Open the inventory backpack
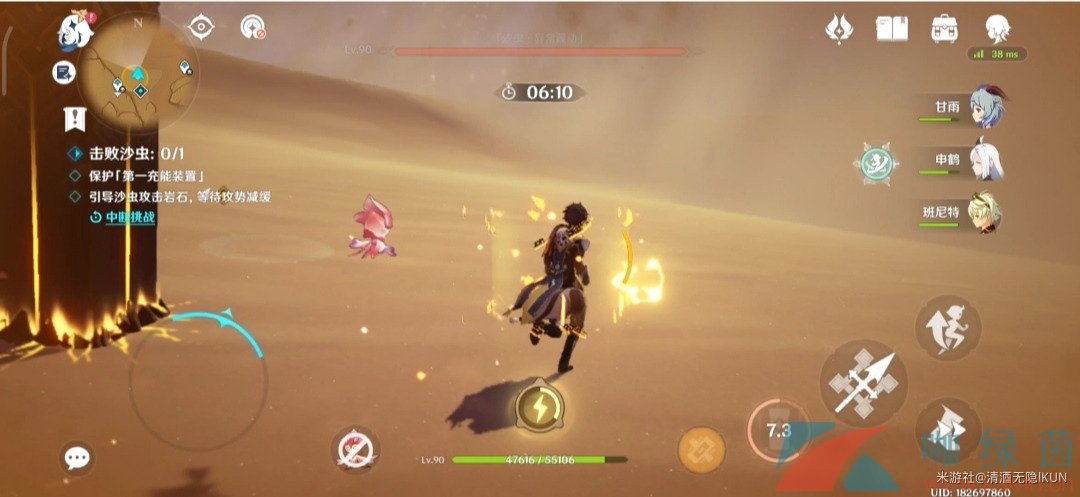Viewport: 1080px width, 497px height. click(x=943, y=29)
